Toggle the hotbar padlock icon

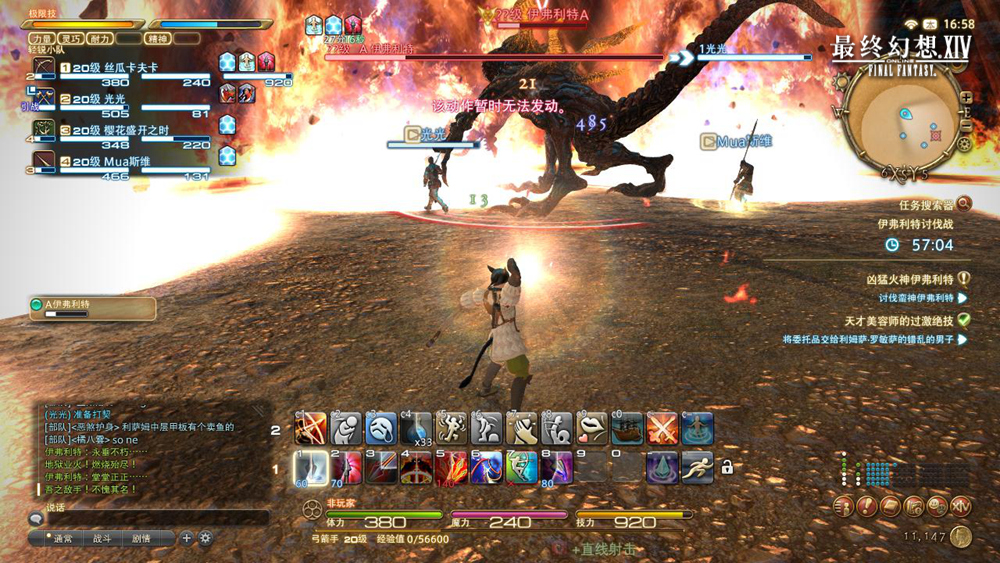[x=727, y=467]
